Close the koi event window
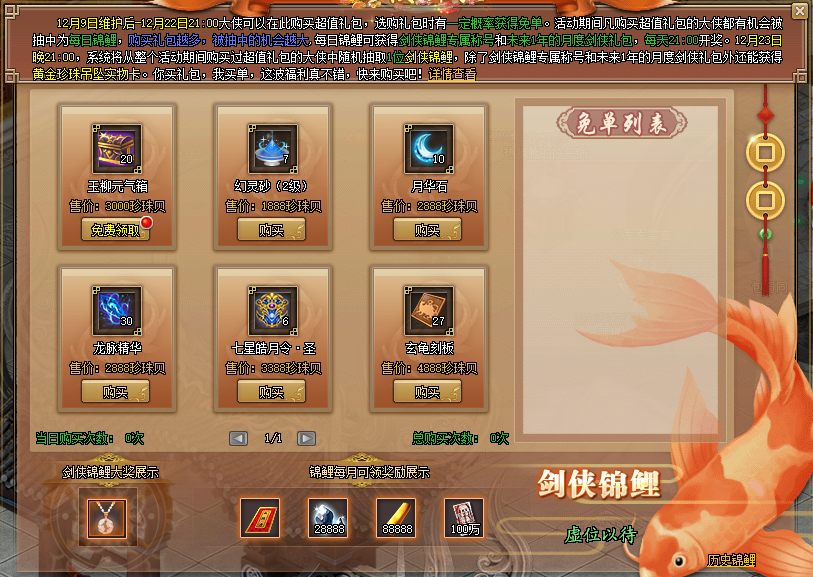Viewport: 813px width, 577px height. 799,11
